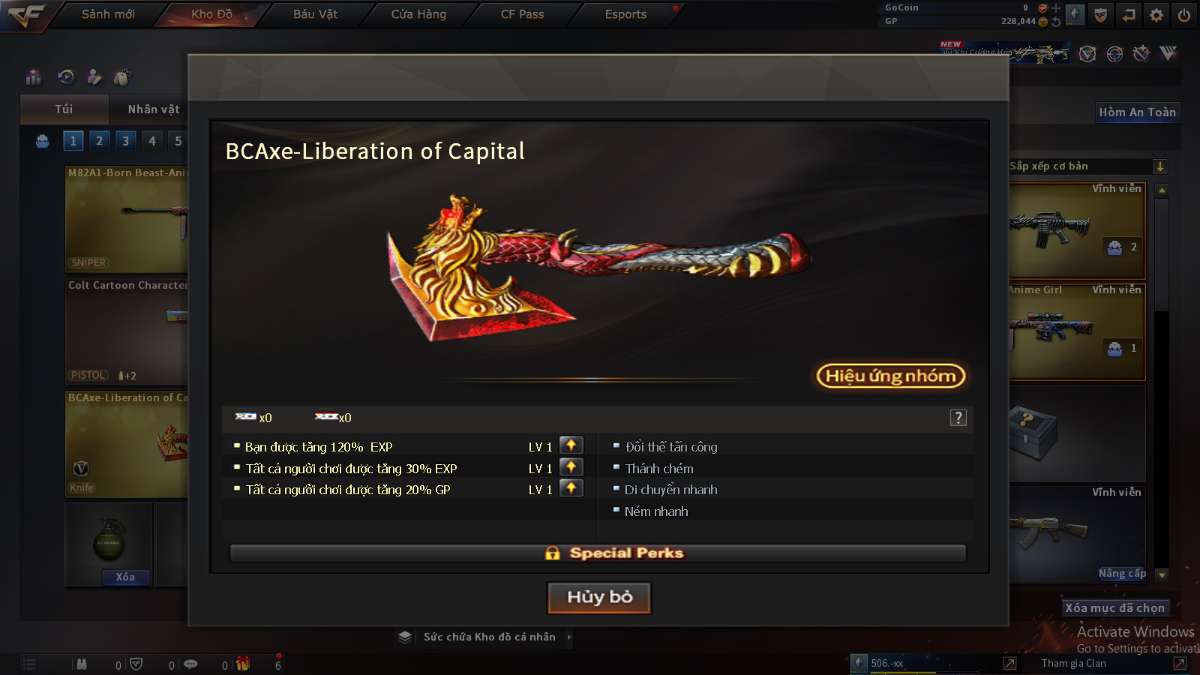The image size is (1200, 675).
Task: Open the settings gear icon
Action: pyautogui.click(x=1156, y=14)
